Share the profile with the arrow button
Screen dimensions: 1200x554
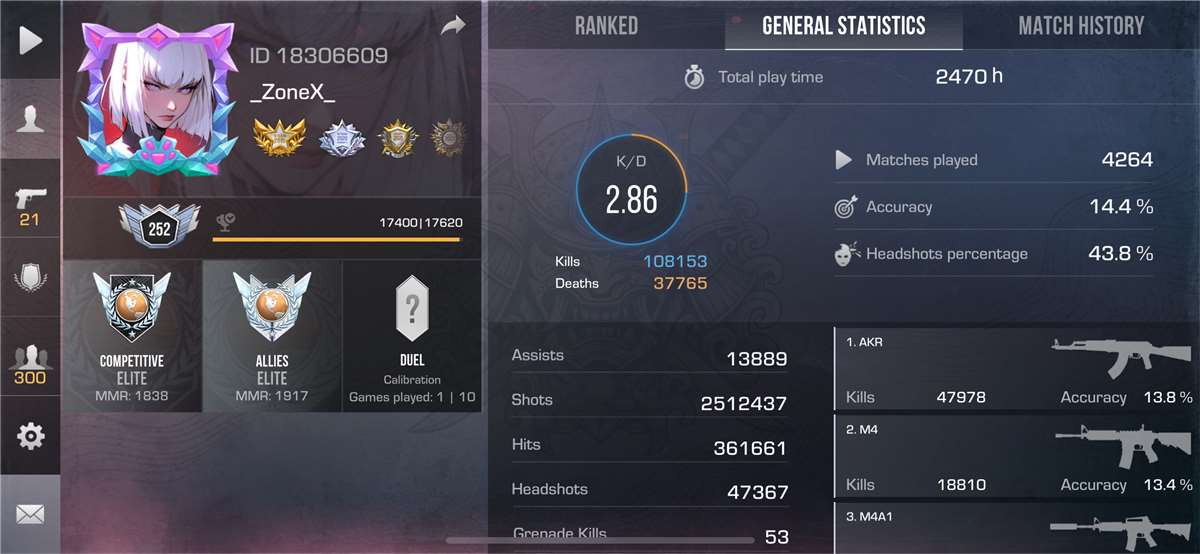[x=453, y=26]
